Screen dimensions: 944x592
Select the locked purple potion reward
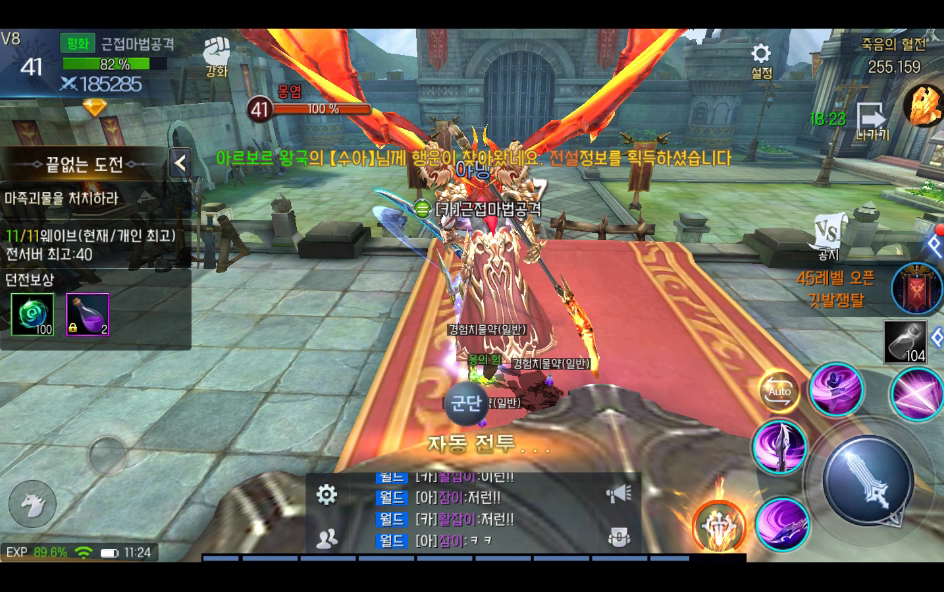(88, 314)
